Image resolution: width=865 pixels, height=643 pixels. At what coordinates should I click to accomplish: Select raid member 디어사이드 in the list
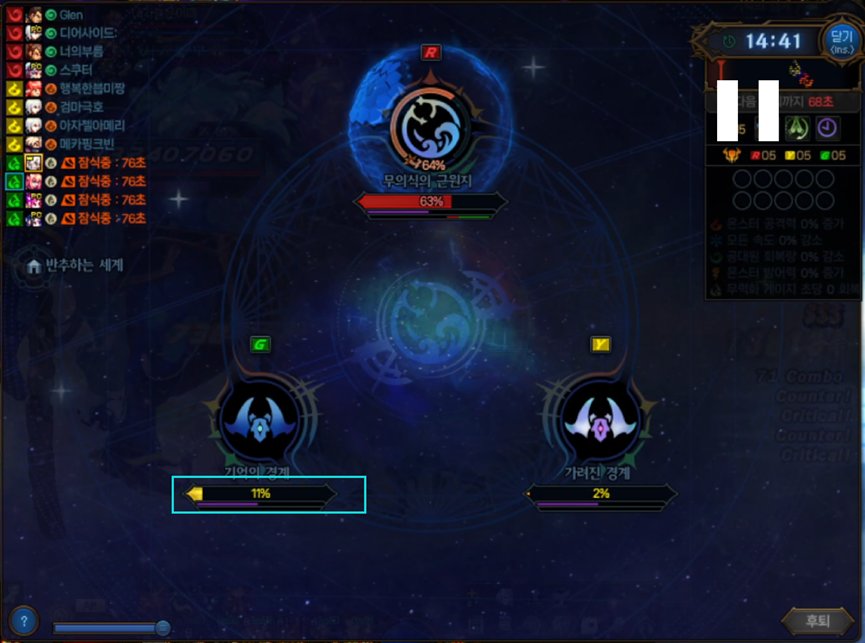(88, 34)
